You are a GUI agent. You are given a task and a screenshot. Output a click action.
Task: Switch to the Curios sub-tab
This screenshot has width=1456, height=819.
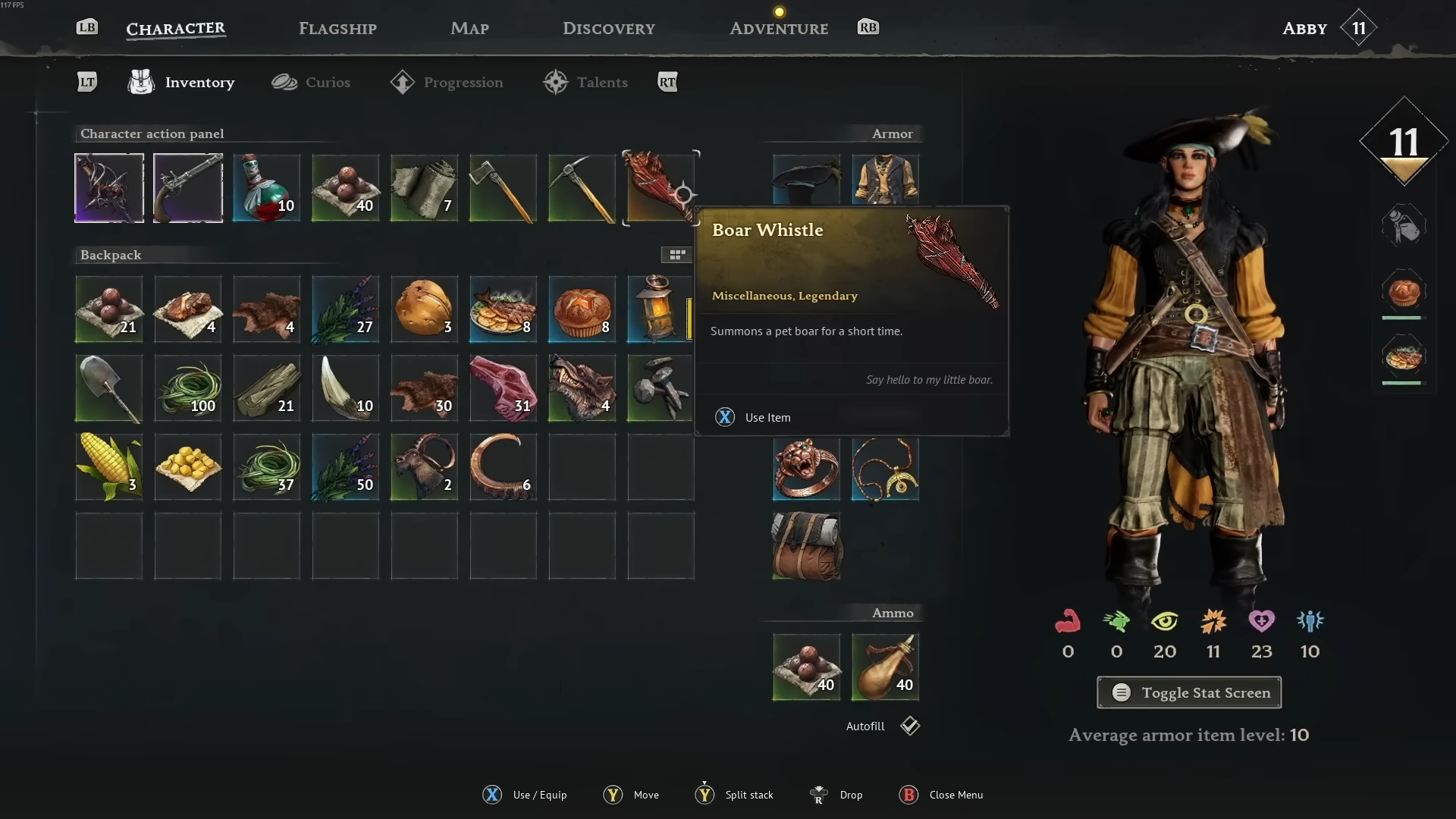(311, 82)
